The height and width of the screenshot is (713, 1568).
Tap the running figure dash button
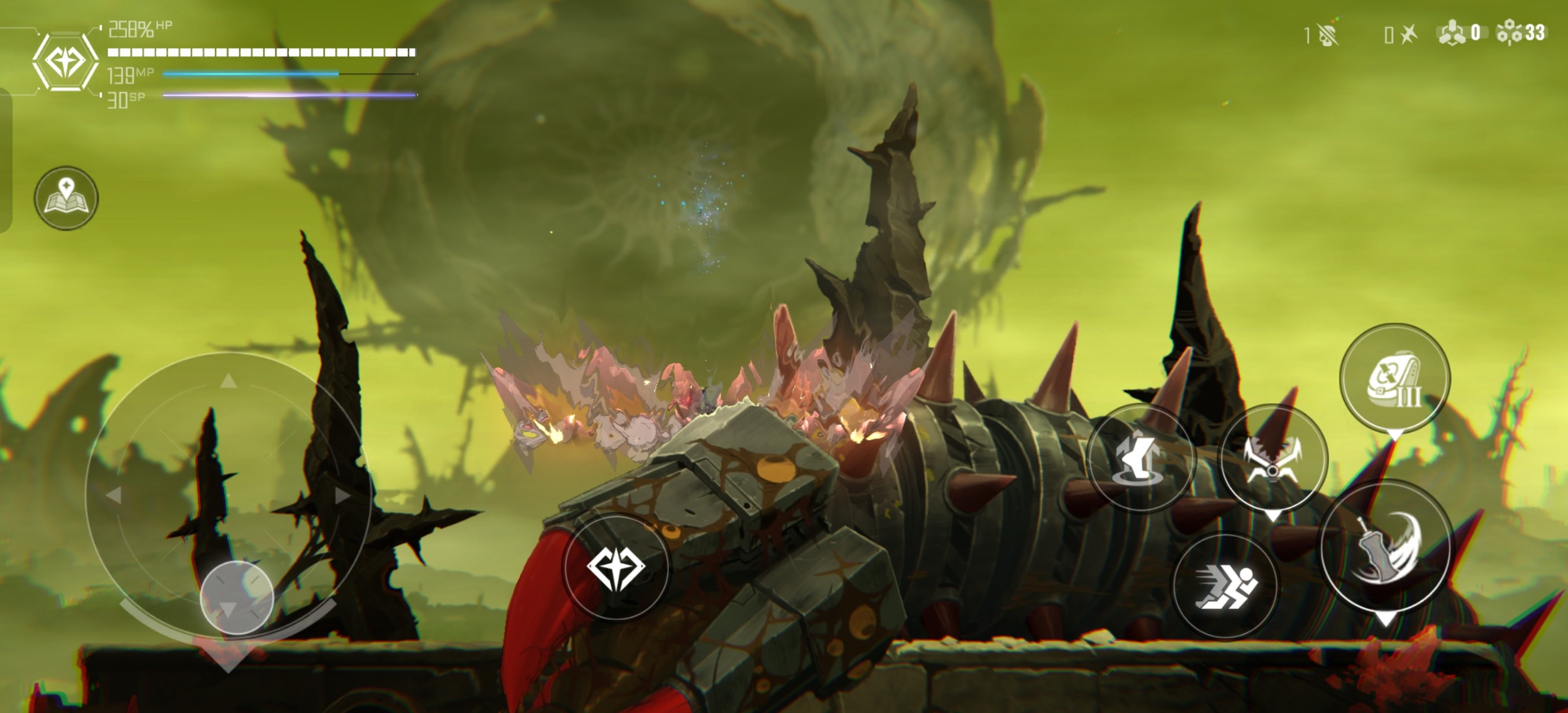[x=1226, y=586]
